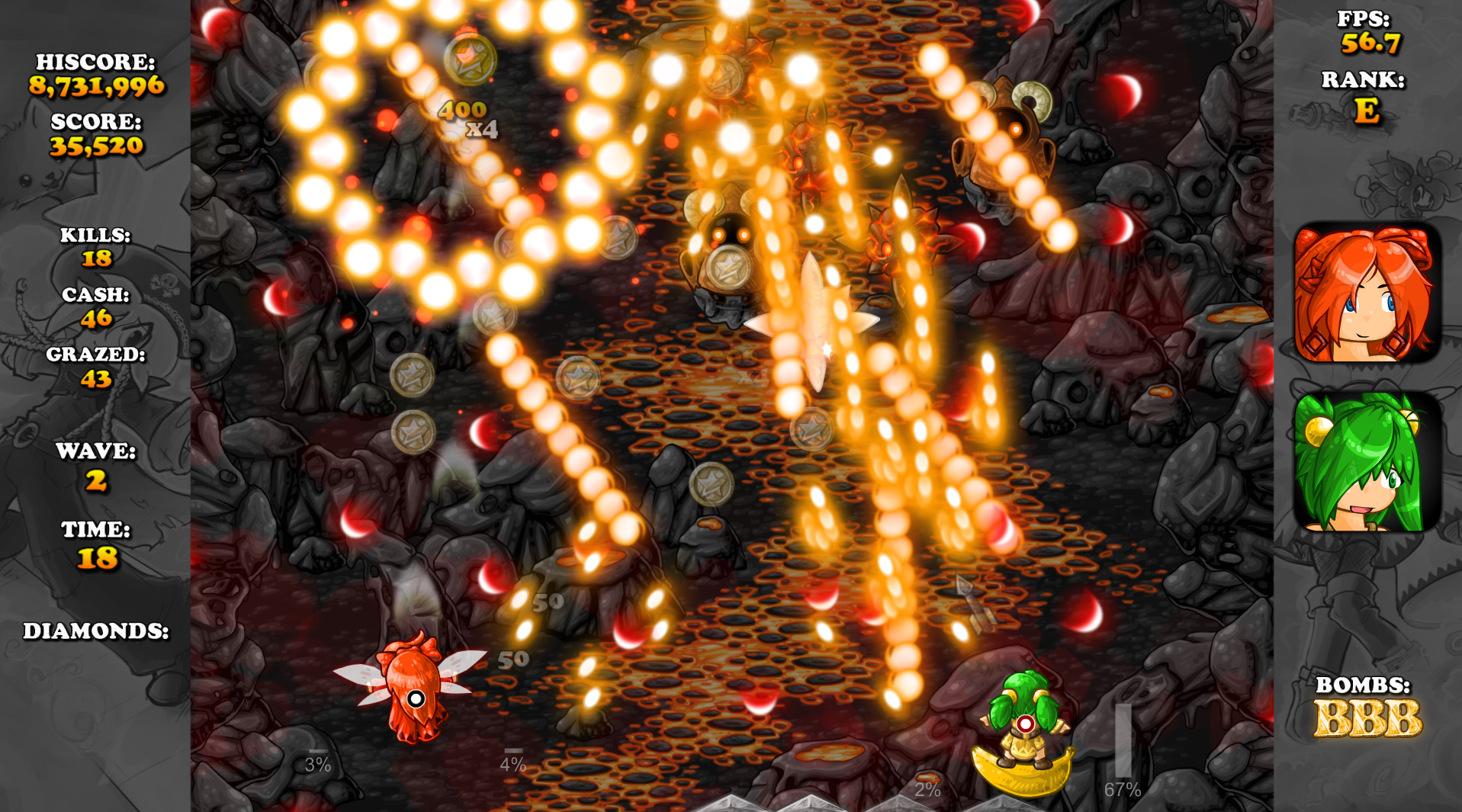The width and height of the screenshot is (1462, 812).
Task: Click the RANK E indicator
Action: pos(1373,108)
